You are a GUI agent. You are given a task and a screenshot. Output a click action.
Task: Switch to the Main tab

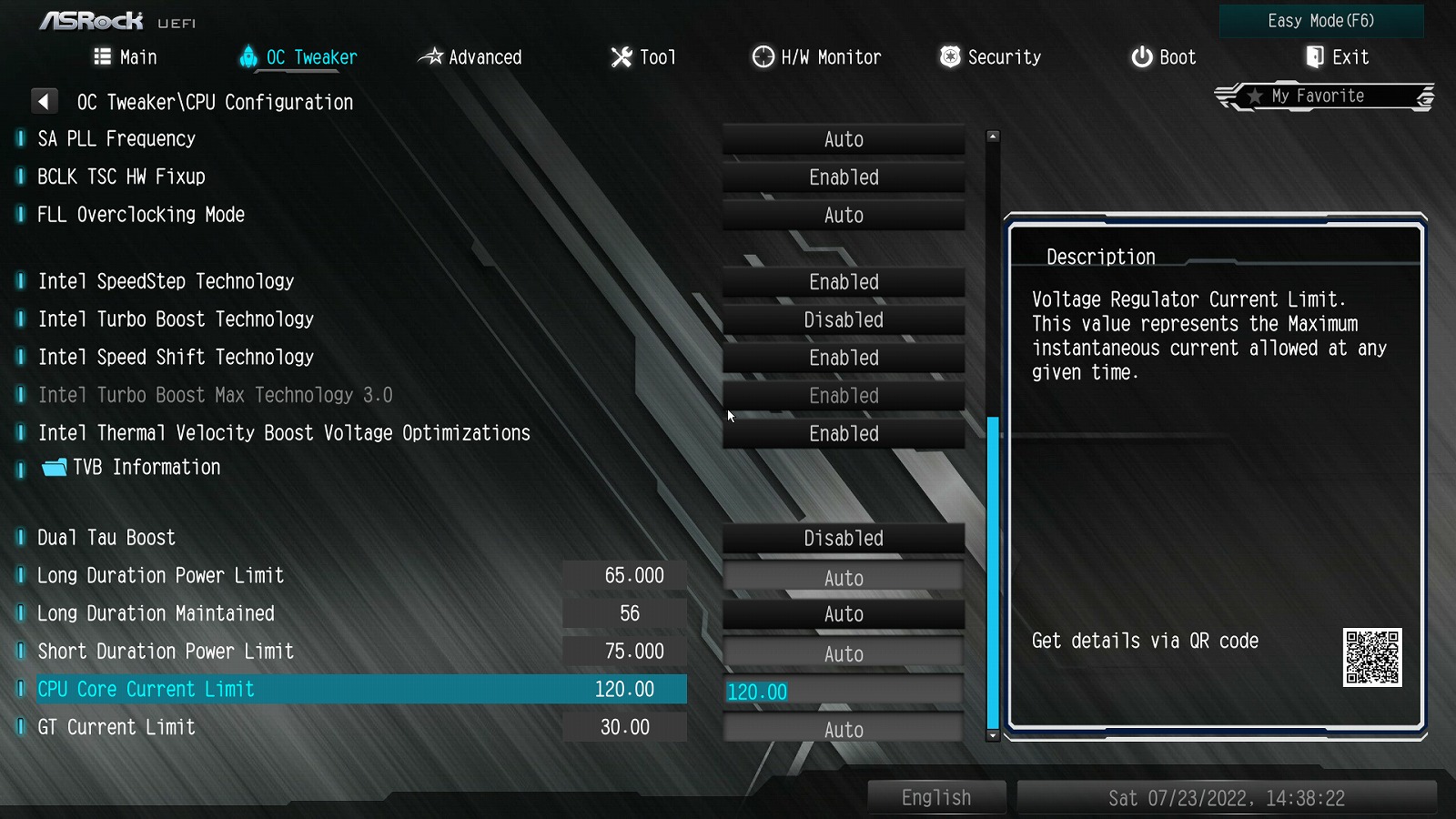click(x=126, y=57)
